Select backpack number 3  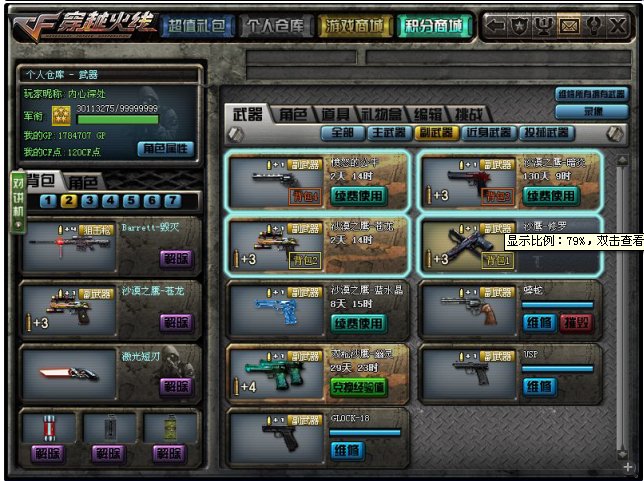(88, 200)
